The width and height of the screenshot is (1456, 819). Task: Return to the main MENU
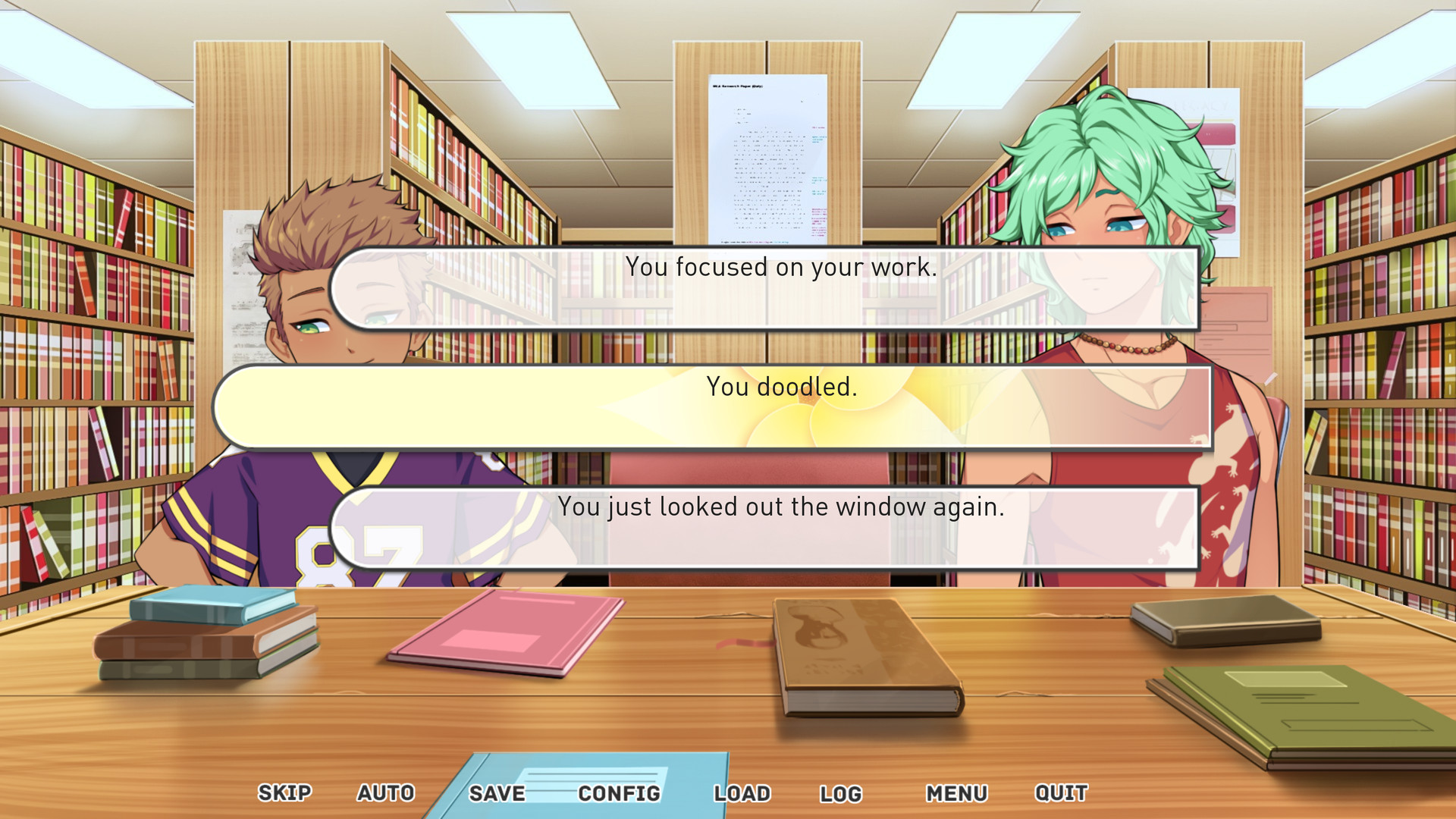[x=957, y=792]
